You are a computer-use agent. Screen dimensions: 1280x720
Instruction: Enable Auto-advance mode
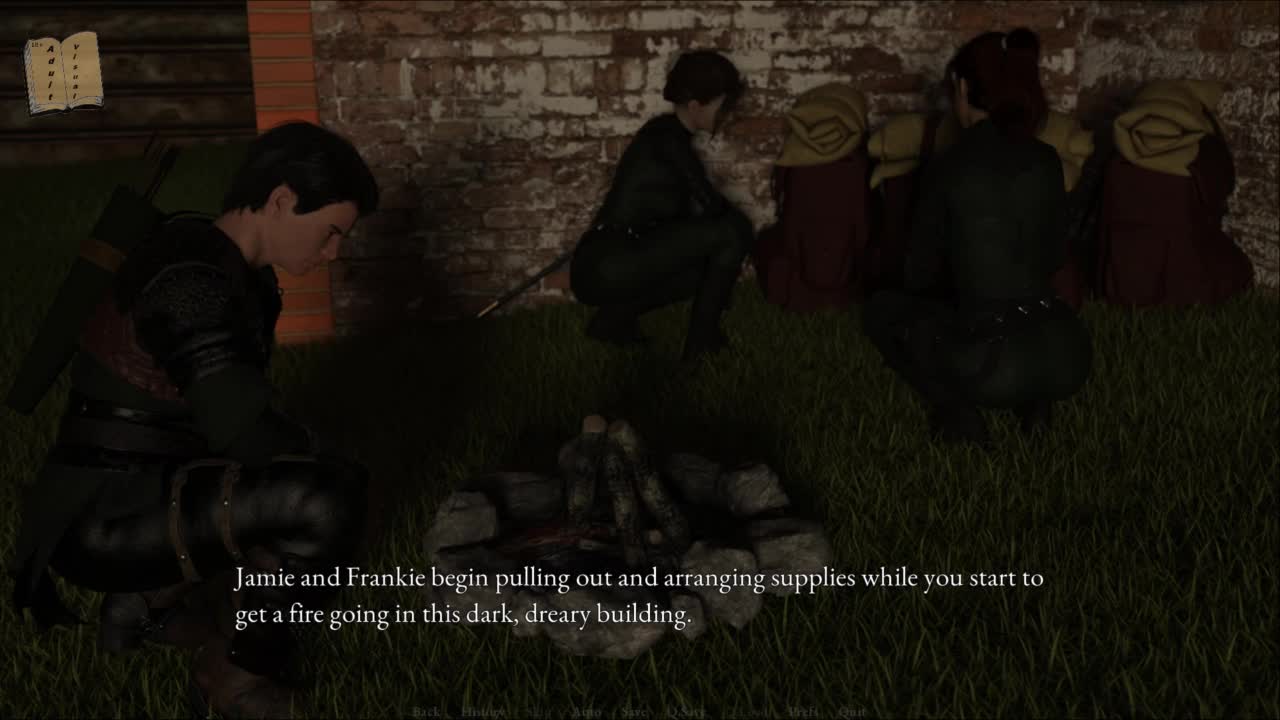tap(587, 712)
